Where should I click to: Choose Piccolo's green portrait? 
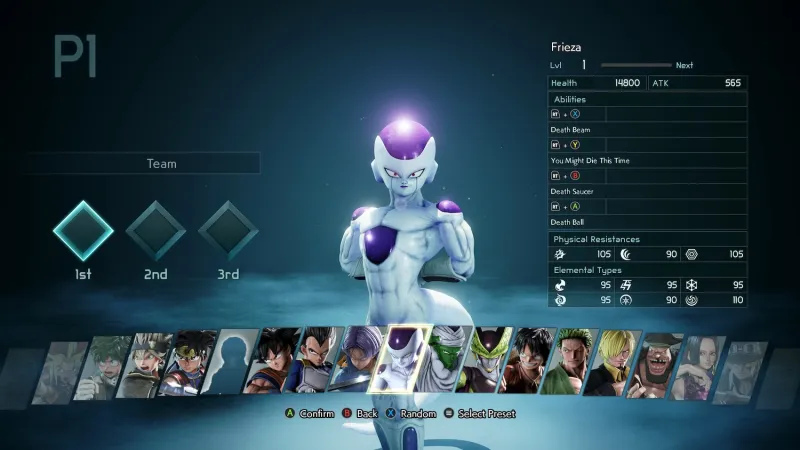click(x=445, y=360)
